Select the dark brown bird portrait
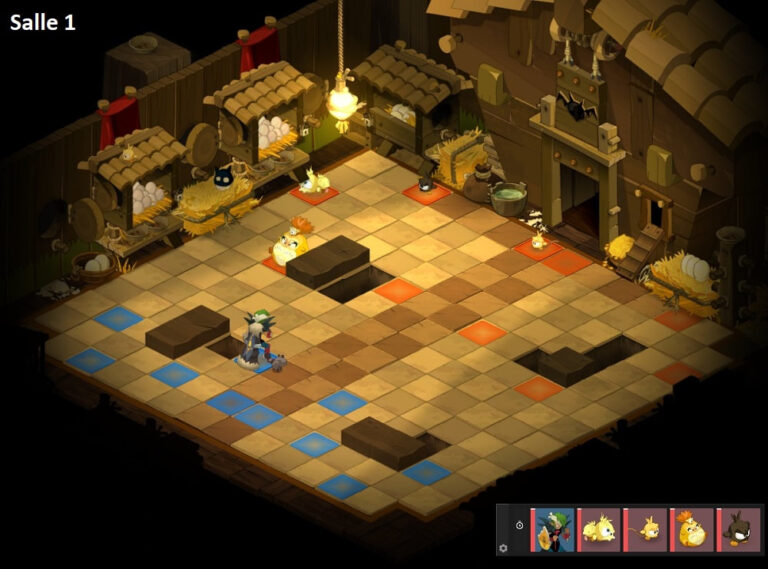This screenshot has height=569, width=768. coord(739,529)
